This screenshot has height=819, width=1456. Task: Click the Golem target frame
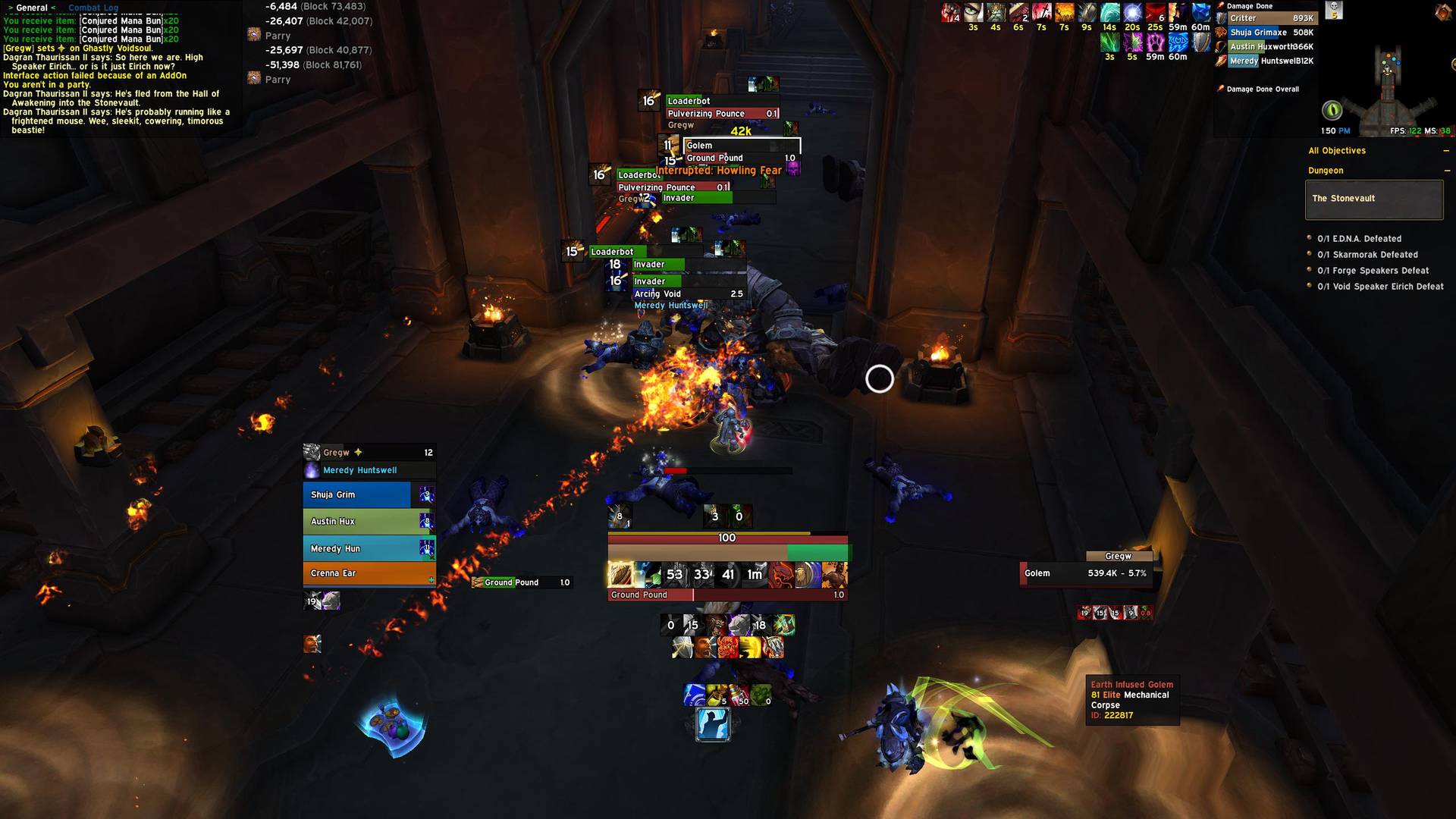[x=1087, y=573]
